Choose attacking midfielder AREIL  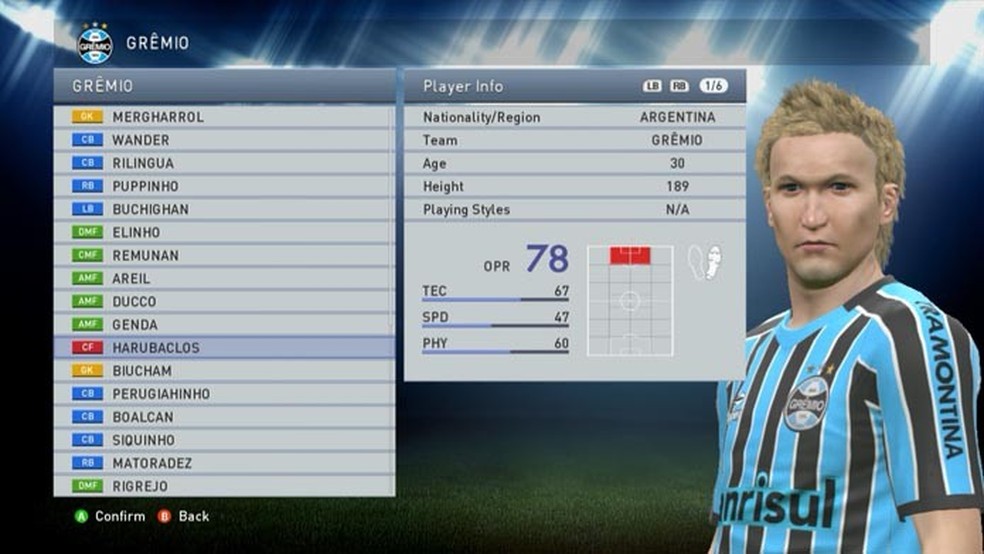click(x=133, y=278)
